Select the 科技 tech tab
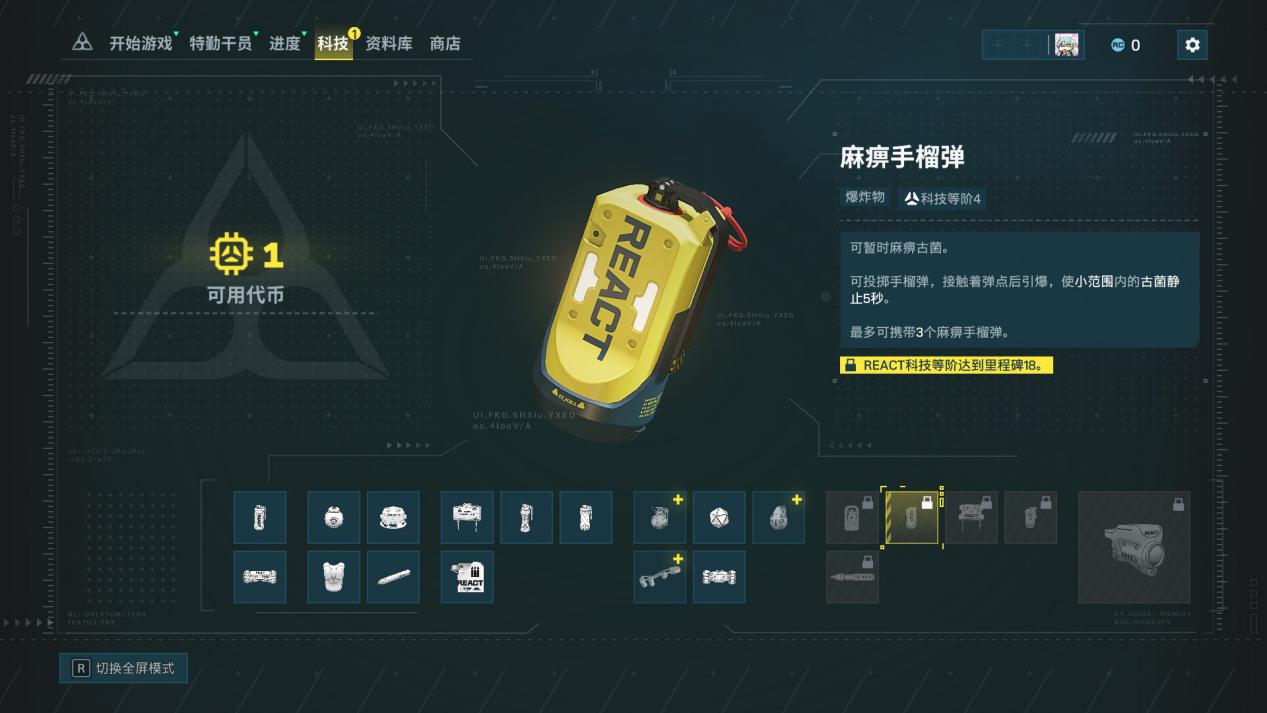This screenshot has width=1267, height=713. 333,44
